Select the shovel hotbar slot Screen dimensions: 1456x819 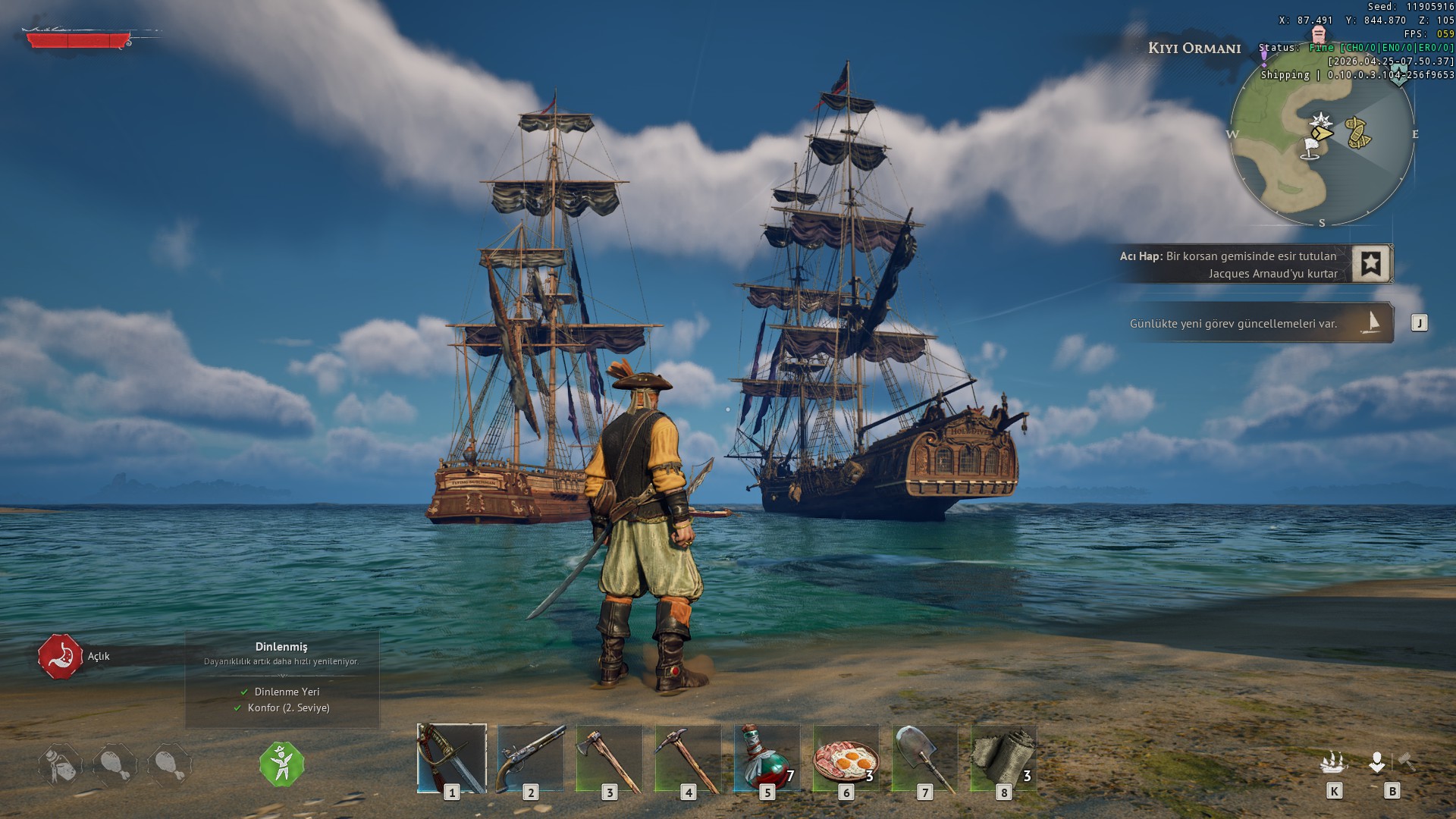(925, 758)
